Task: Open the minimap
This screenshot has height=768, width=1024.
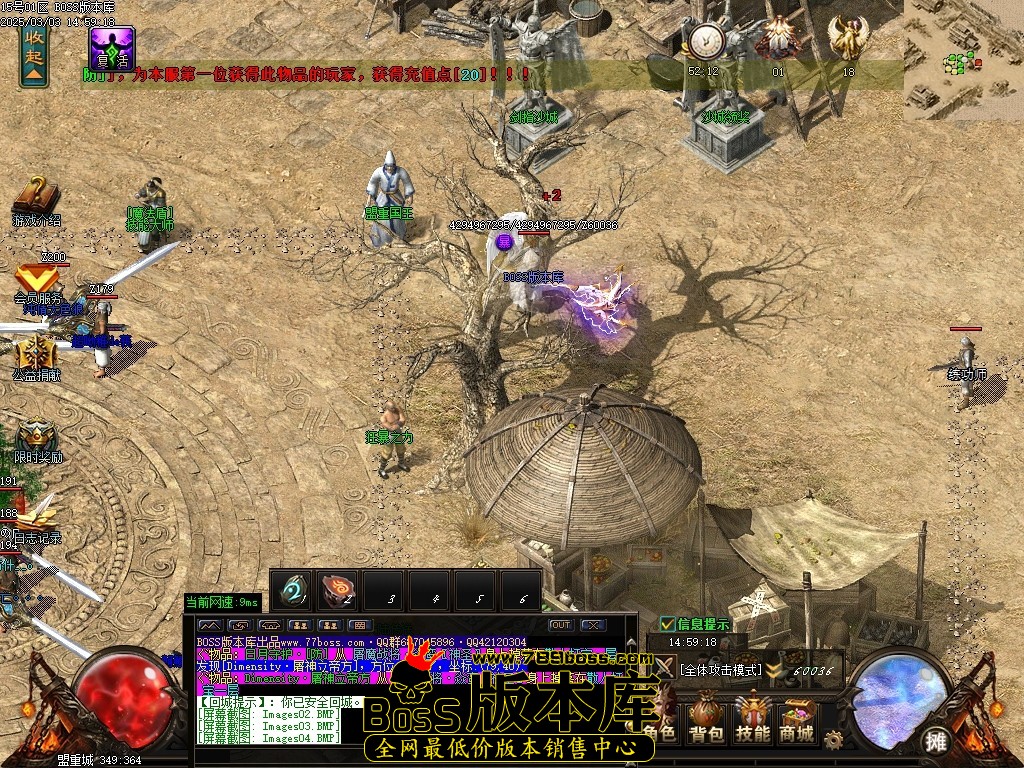Action: tap(963, 60)
